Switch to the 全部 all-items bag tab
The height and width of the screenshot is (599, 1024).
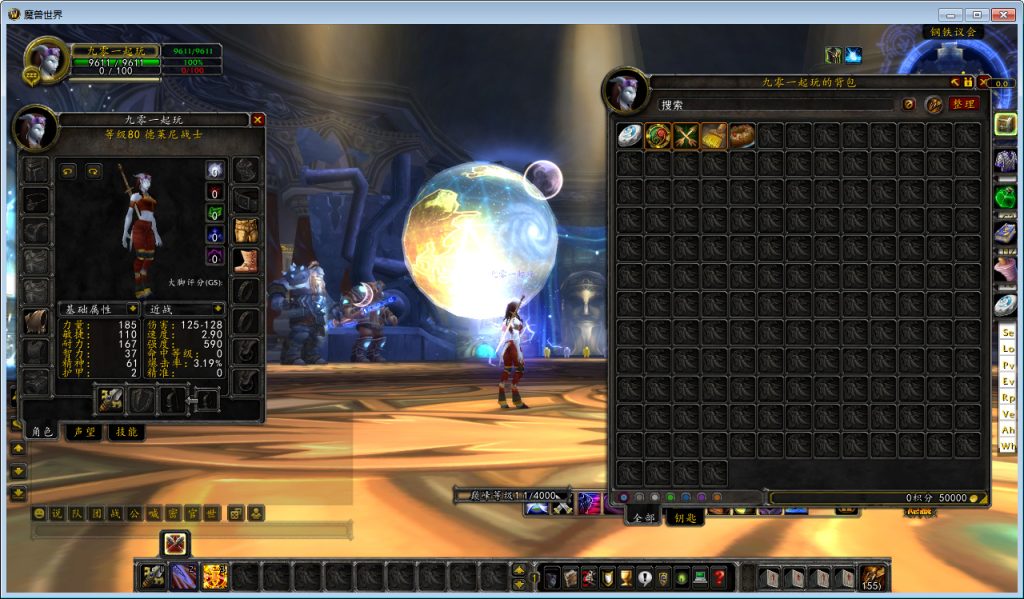click(x=643, y=517)
